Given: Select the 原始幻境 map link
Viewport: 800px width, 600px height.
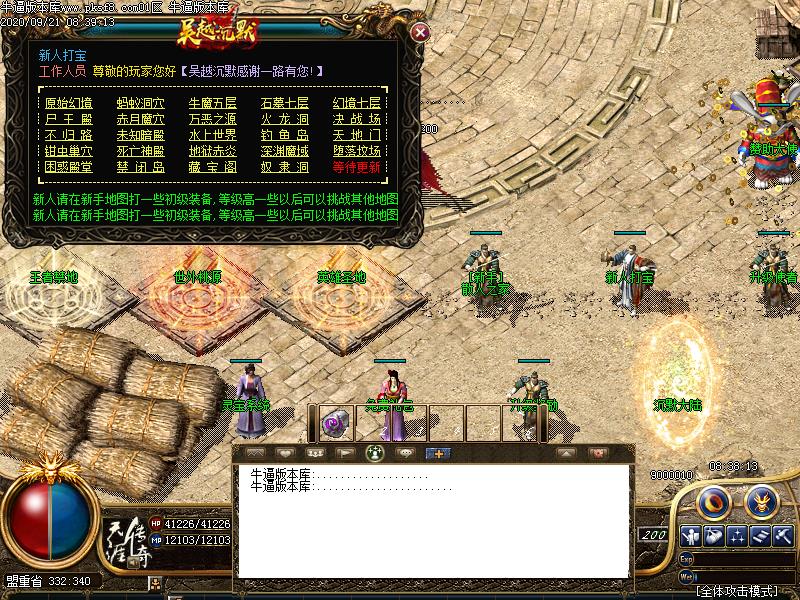Looking at the screenshot, I should [69, 103].
